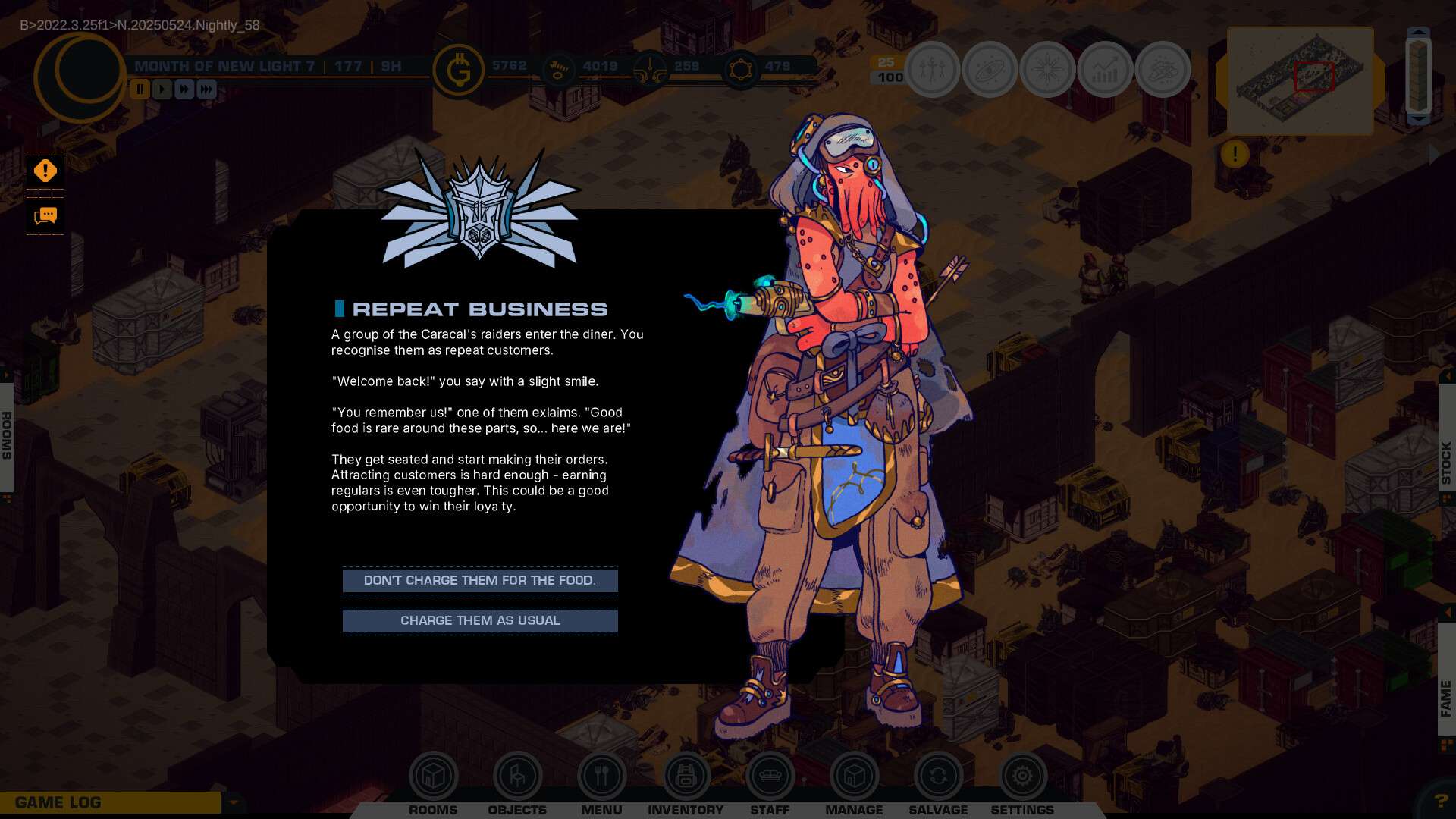Set game speed to normal play
This screenshot has width=1456, height=819.
pos(162,89)
